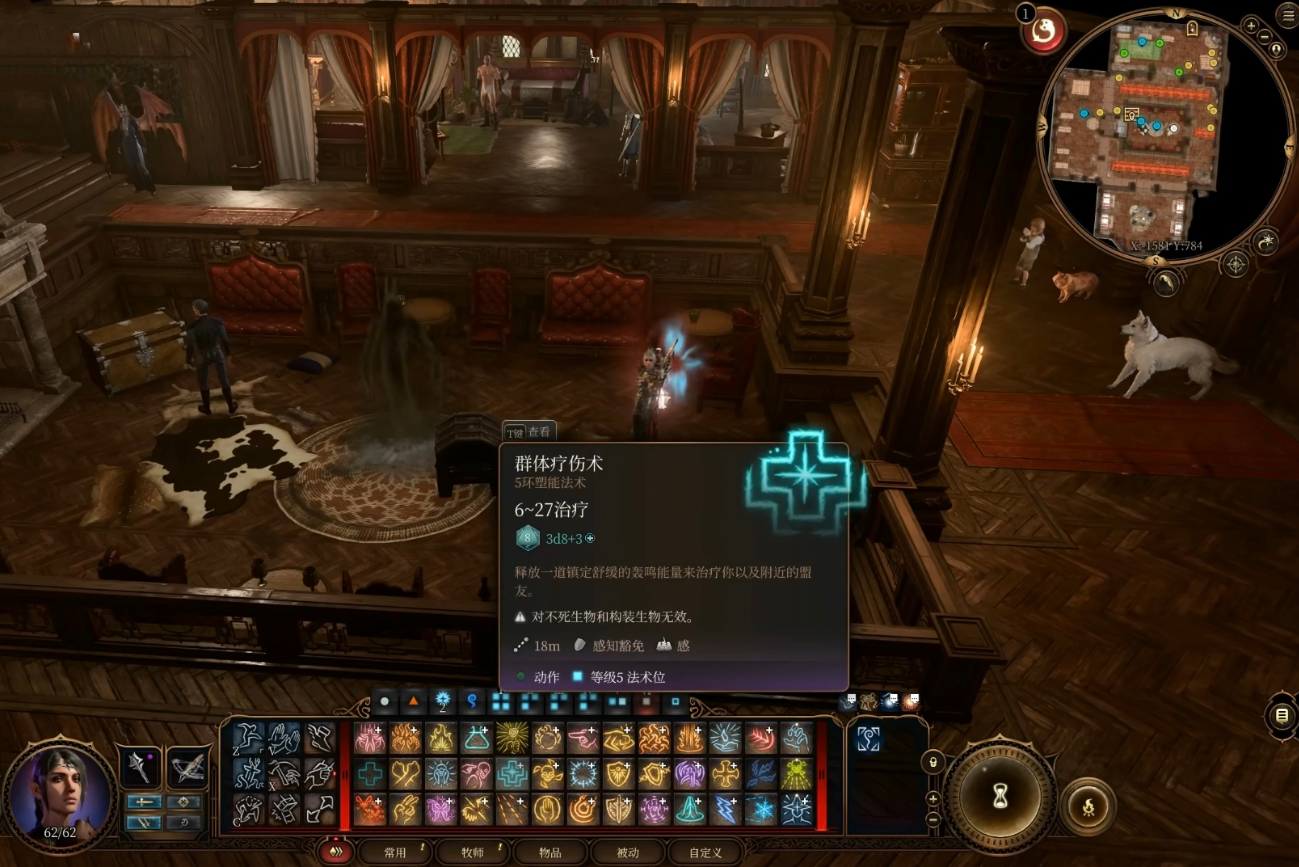Click the 查看 examine label above tooltip

click(530, 432)
